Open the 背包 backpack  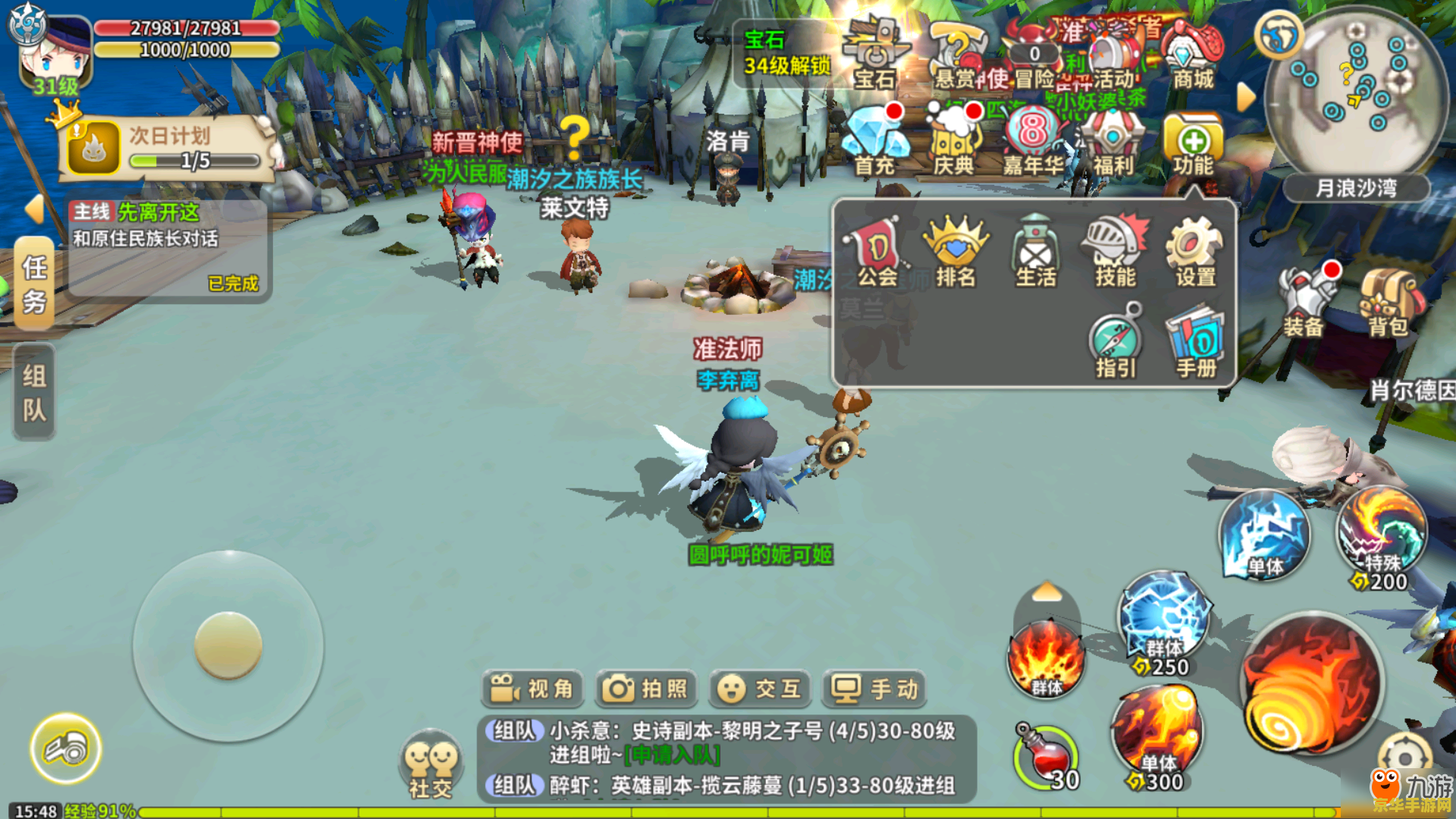(1388, 303)
